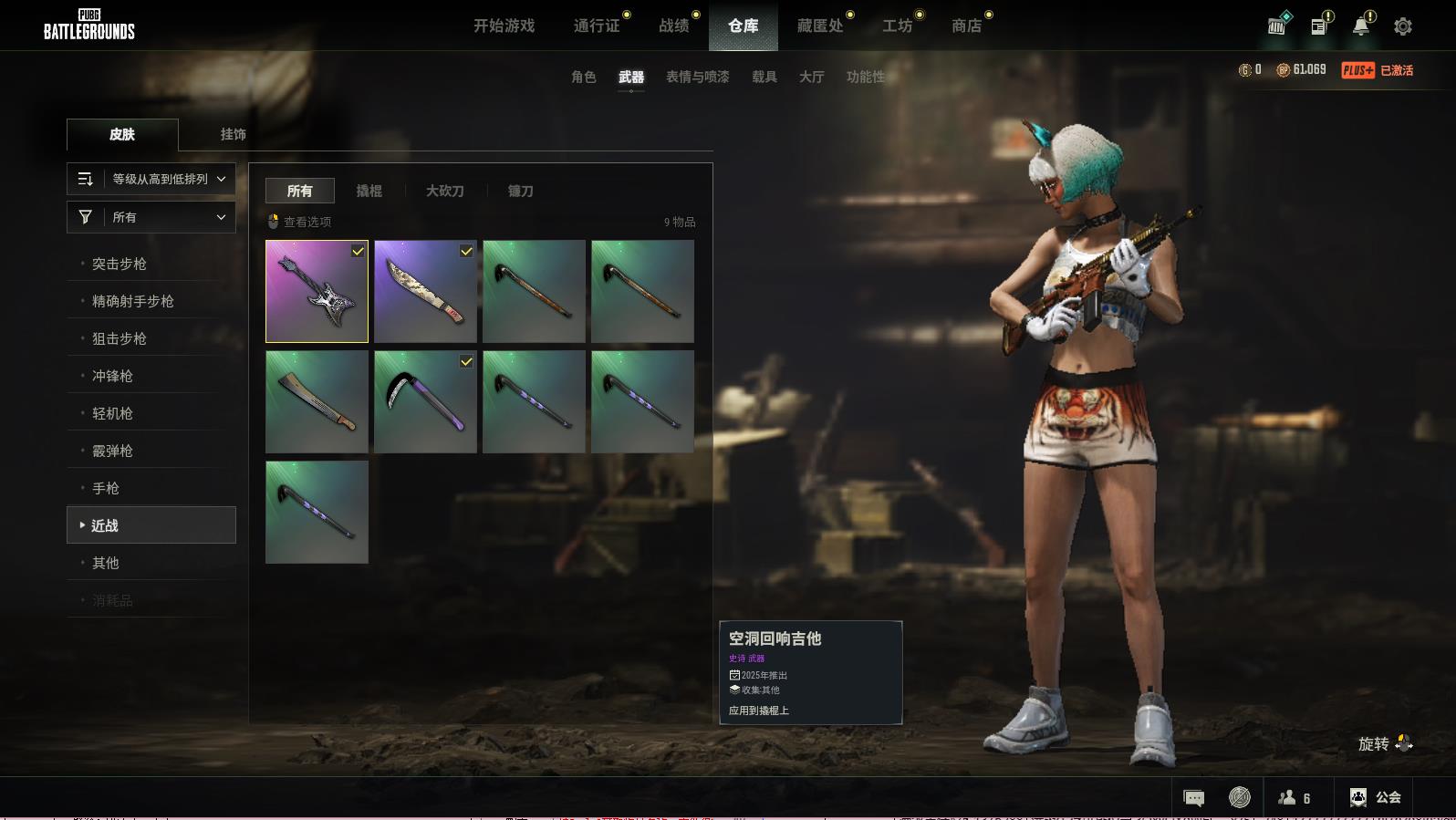1456x820 pixels.
Task: Select the black sickle skin thumbnail
Action: click(425, 402)
